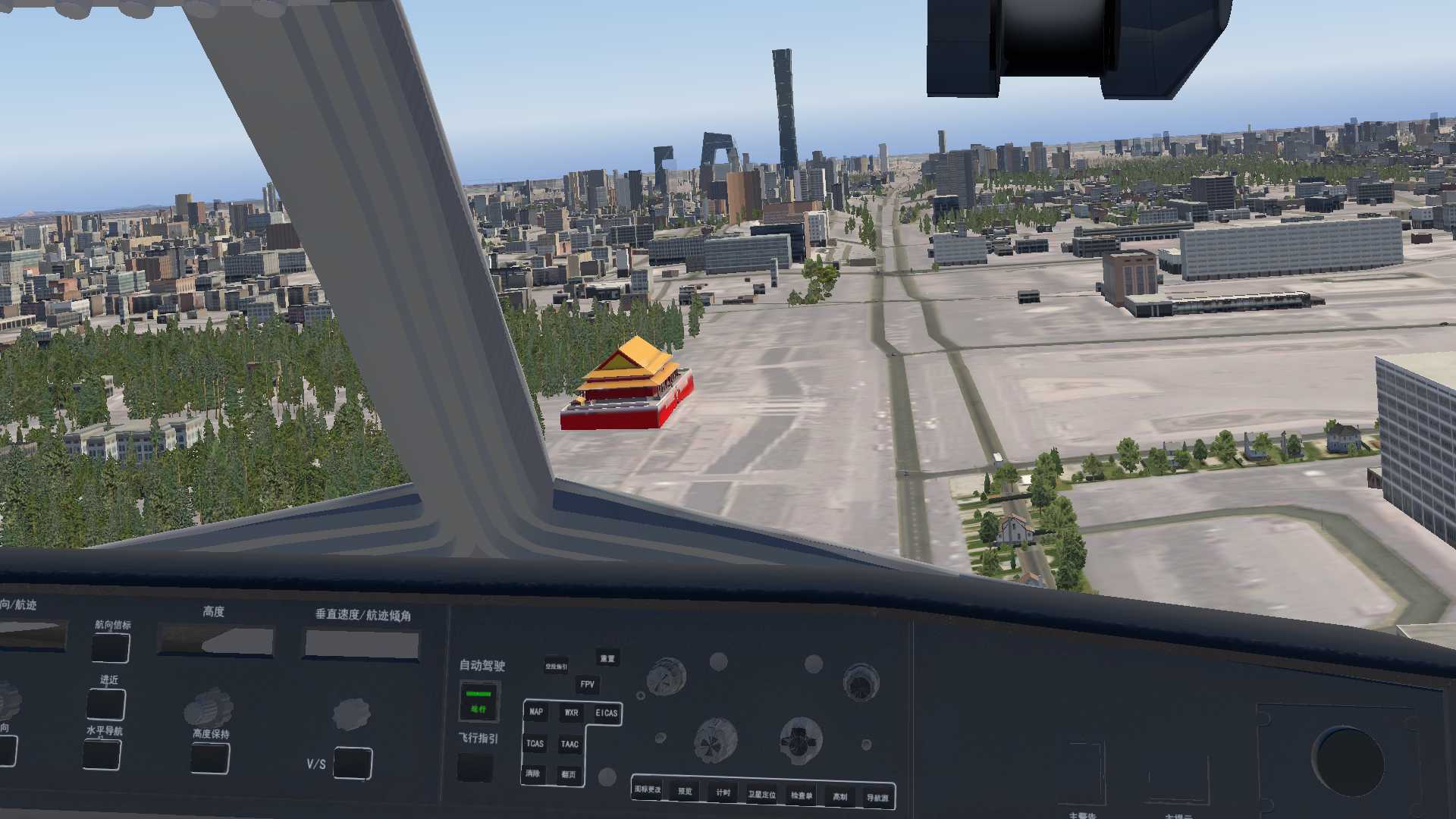Viewport: 1456px width, 819px height.
Task: Toggle the 自动驾驶 autopilot button
Action: click(479, 701)
